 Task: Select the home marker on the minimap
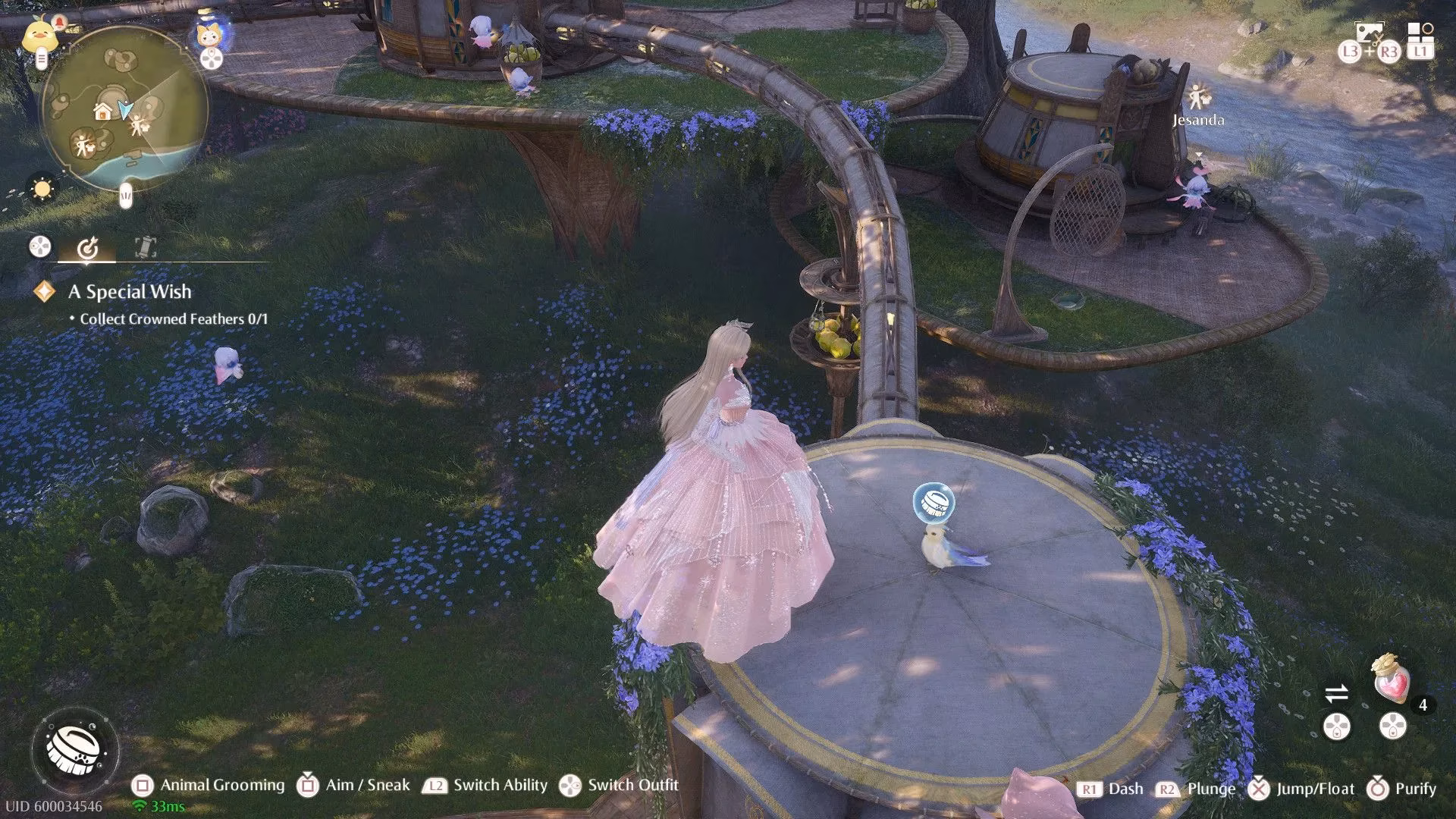[103, 112]
